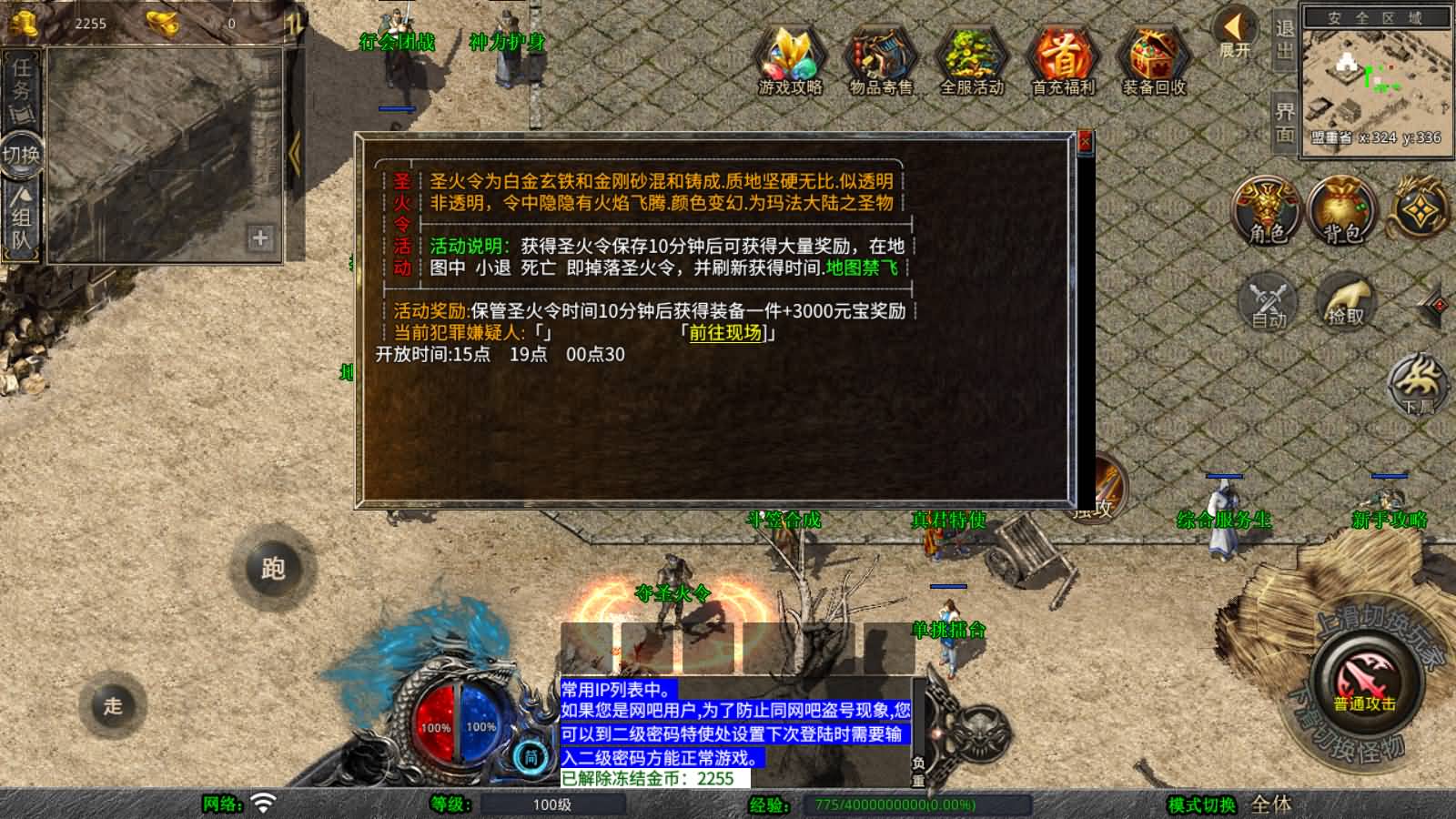This screenshot has height=819, width=1456.
Task: Collapse the left panel with the chevron arrow
Action: pos(293,153)
